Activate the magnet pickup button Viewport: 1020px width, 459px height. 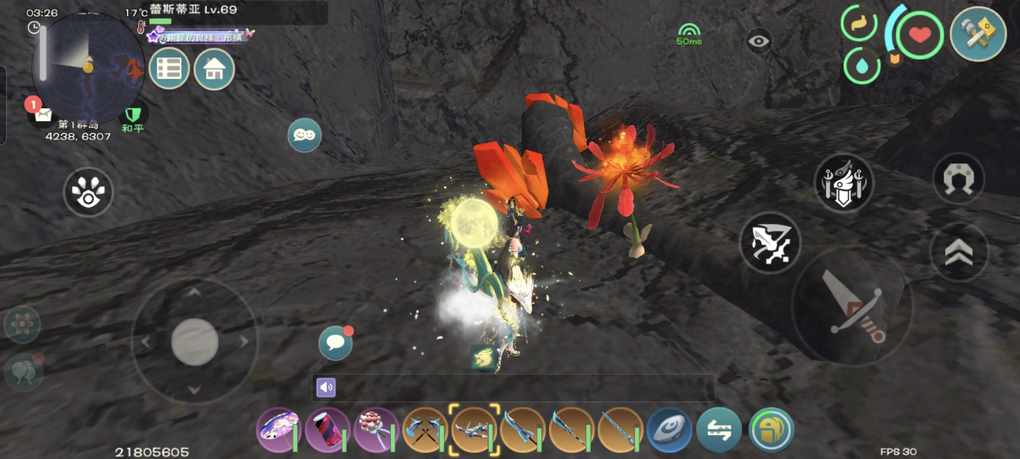point(958,179)
